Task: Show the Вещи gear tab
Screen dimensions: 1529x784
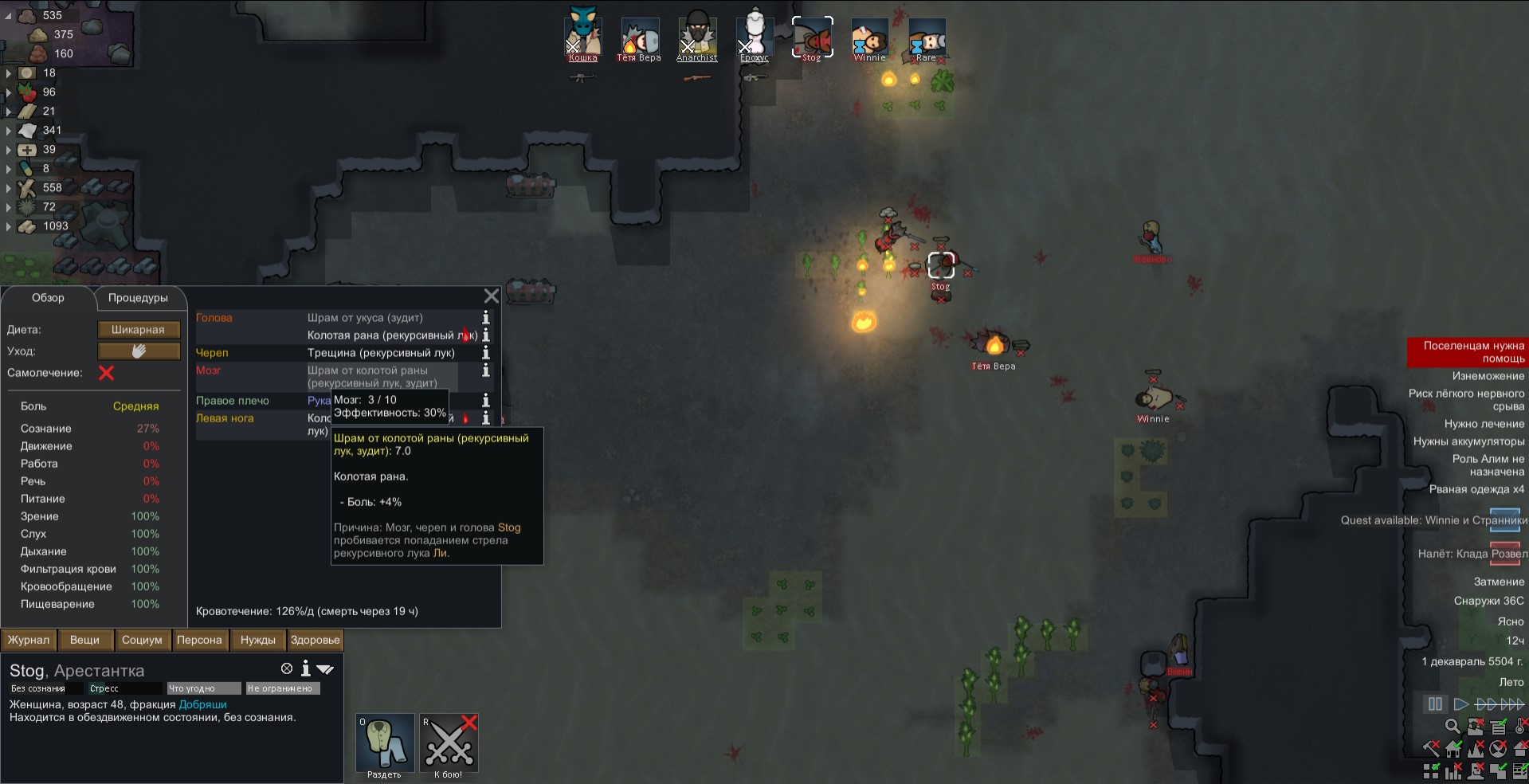Action: tap(84, 640)
